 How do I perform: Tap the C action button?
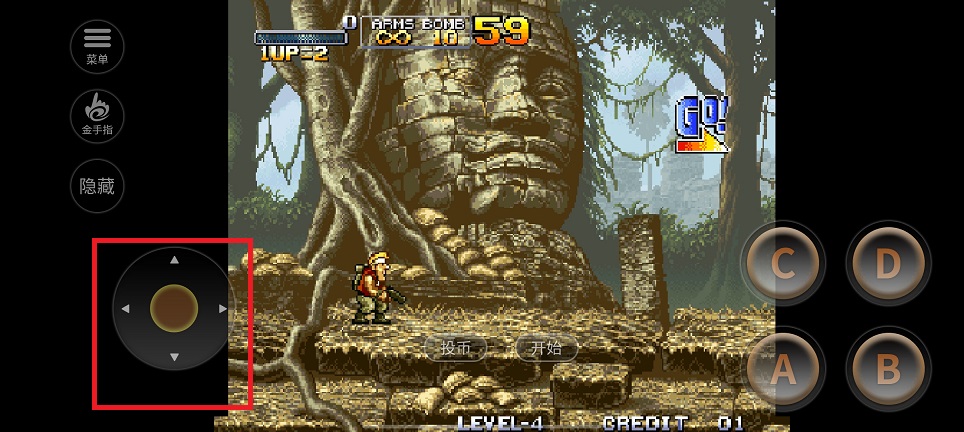[784, 265]
